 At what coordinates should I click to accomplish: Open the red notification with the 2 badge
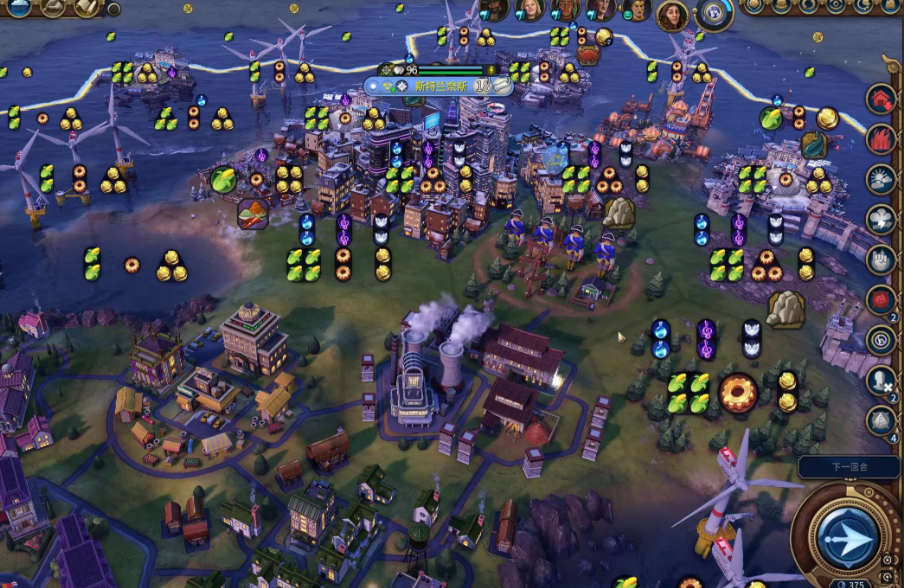click(x=881, y=299)
